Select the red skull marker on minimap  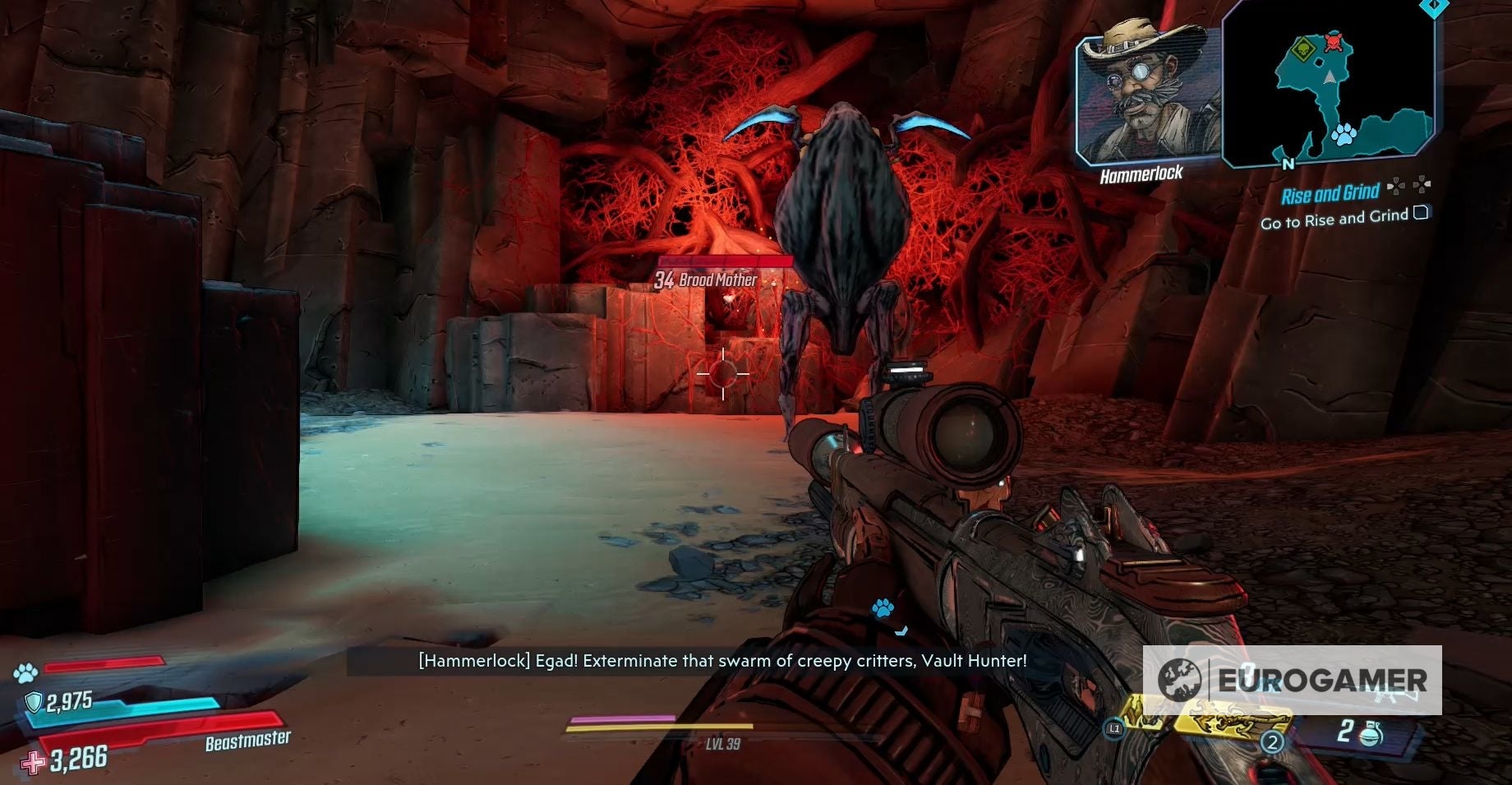click(1334, 40)
